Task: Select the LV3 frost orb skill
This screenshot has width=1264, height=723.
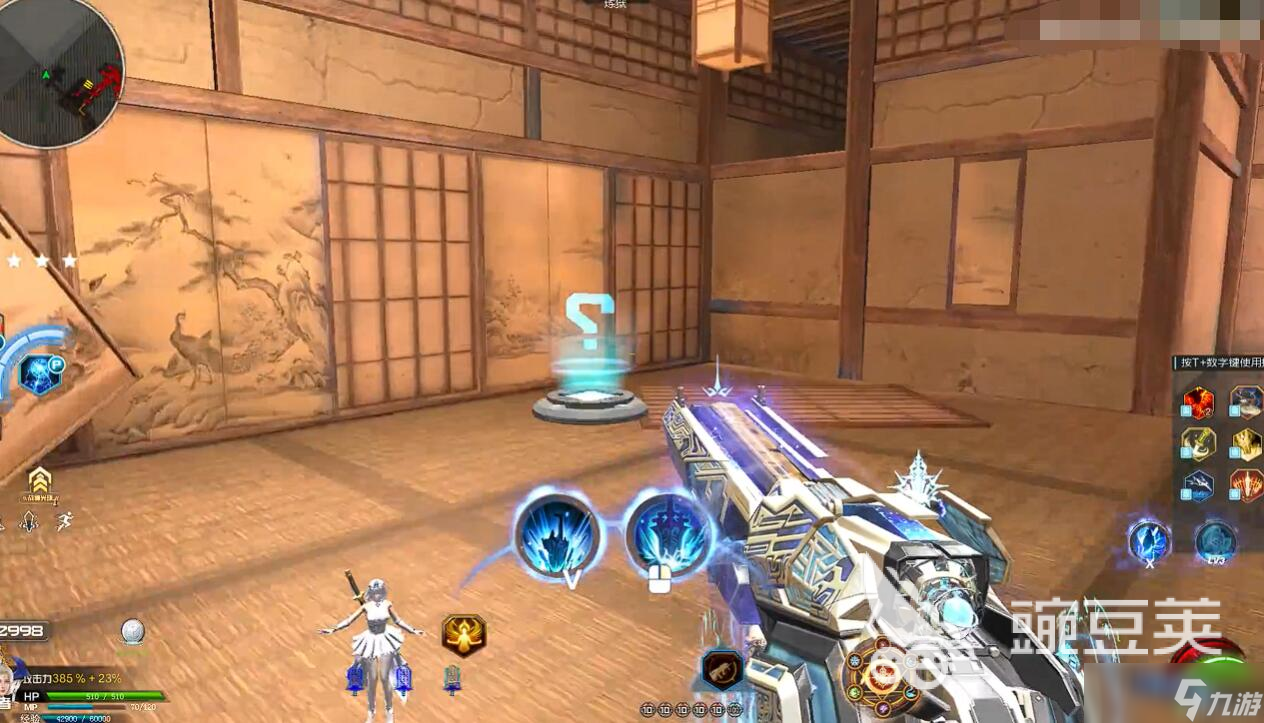Action: pyautogui.click(x=1215, y=541)
